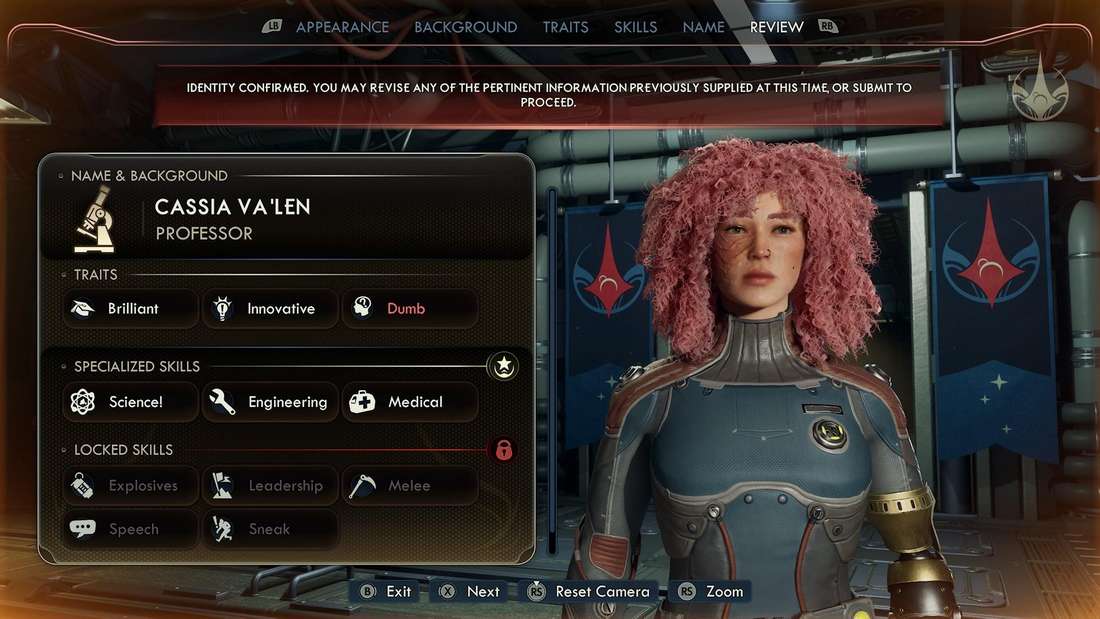This screenshot has width=1100, height=619.
Task: Open the Background tab
Action: [x=465, y=27]
